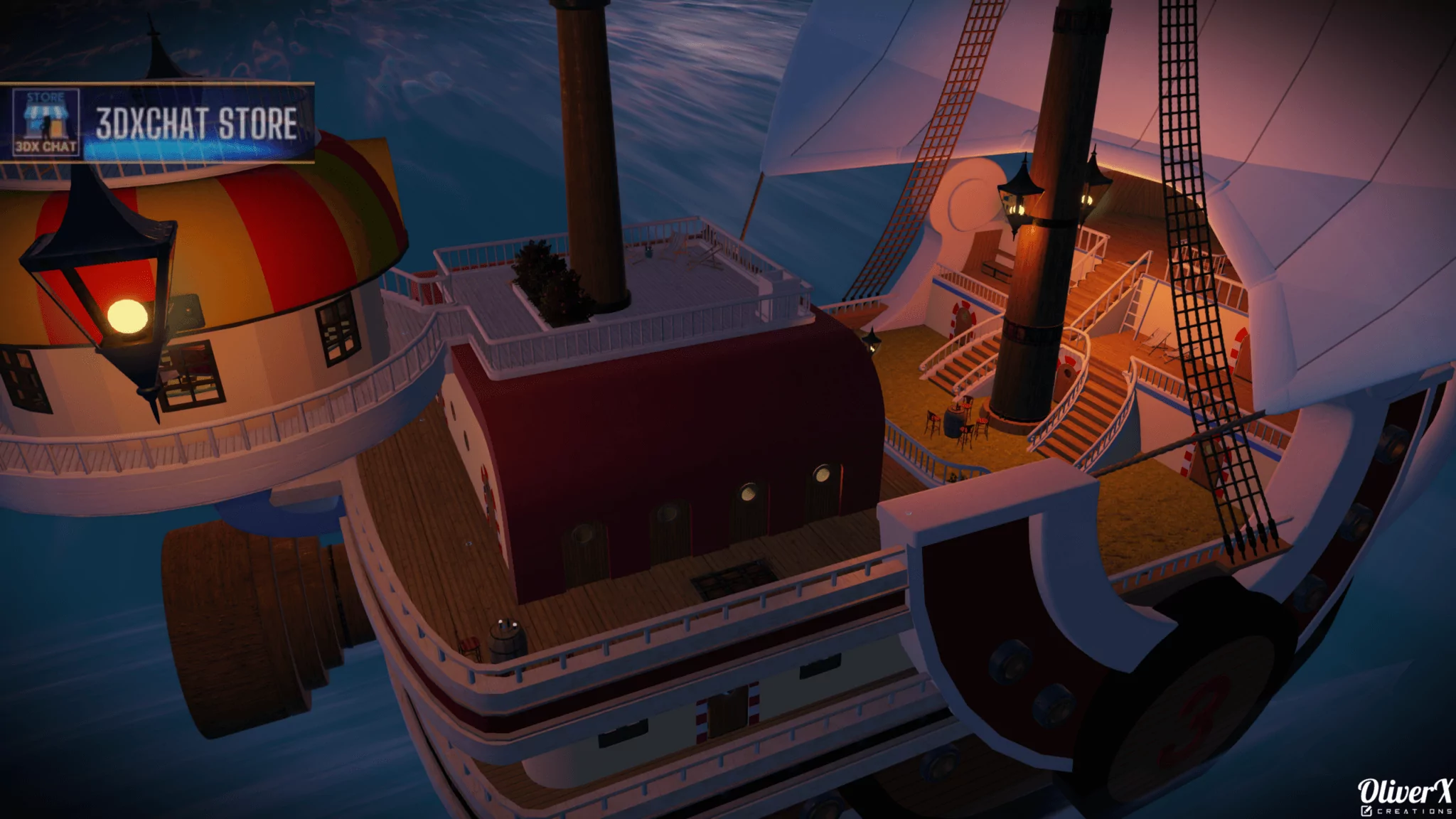Click the 3DX Chat store shop icon
This screenshot has width=1456, height=819.
46,122
